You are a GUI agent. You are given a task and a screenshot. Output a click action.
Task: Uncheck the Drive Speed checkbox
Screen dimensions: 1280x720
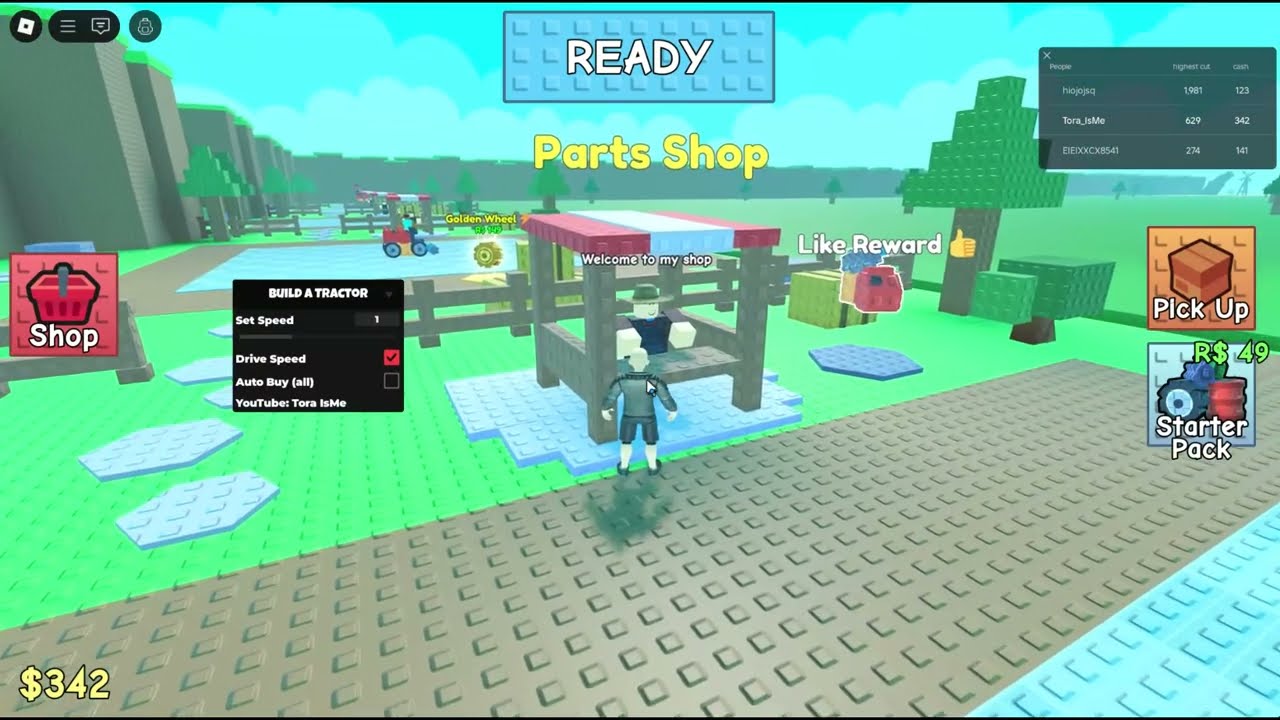point(390,357)
